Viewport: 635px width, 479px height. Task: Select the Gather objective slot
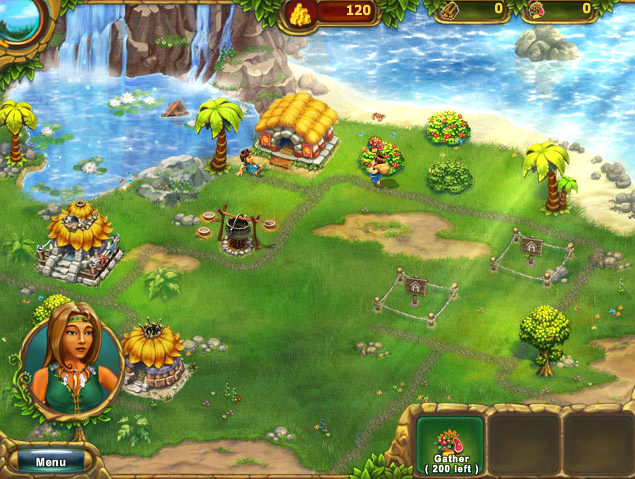click(450, 445)
